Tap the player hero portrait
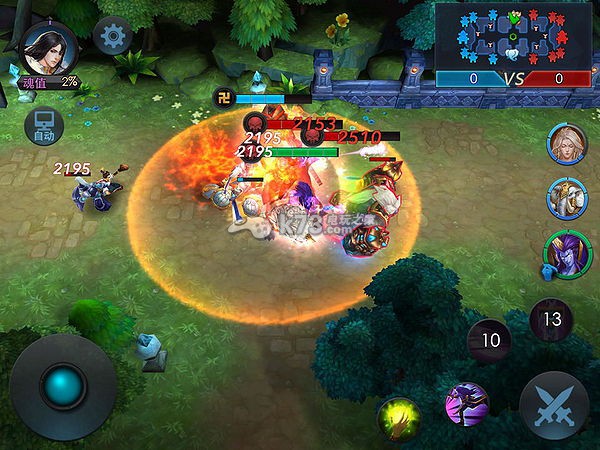The image size is (600, 450). [x=48, y=47]
